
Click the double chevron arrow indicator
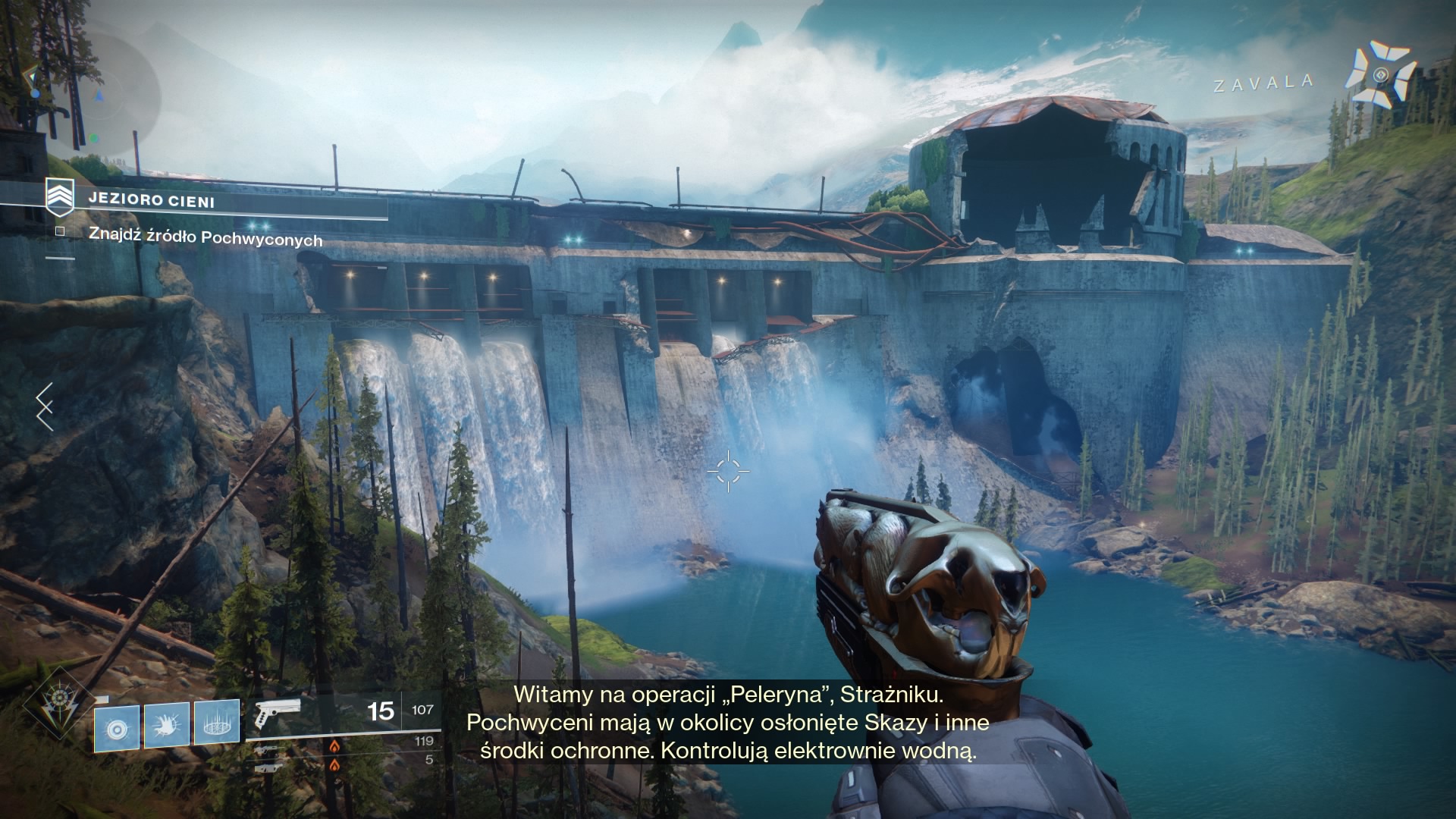45,406
